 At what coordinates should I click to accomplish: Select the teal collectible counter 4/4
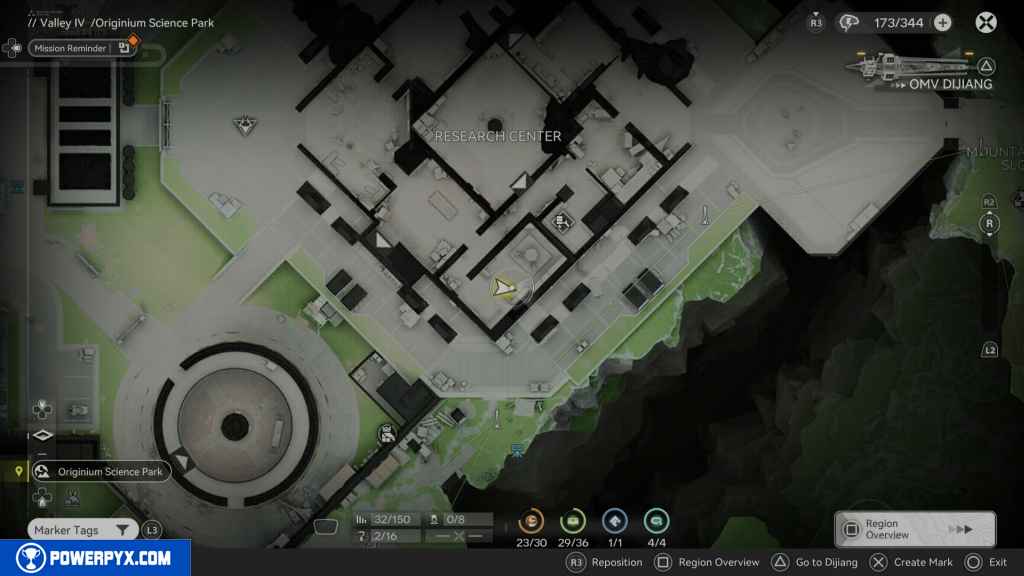657,521
